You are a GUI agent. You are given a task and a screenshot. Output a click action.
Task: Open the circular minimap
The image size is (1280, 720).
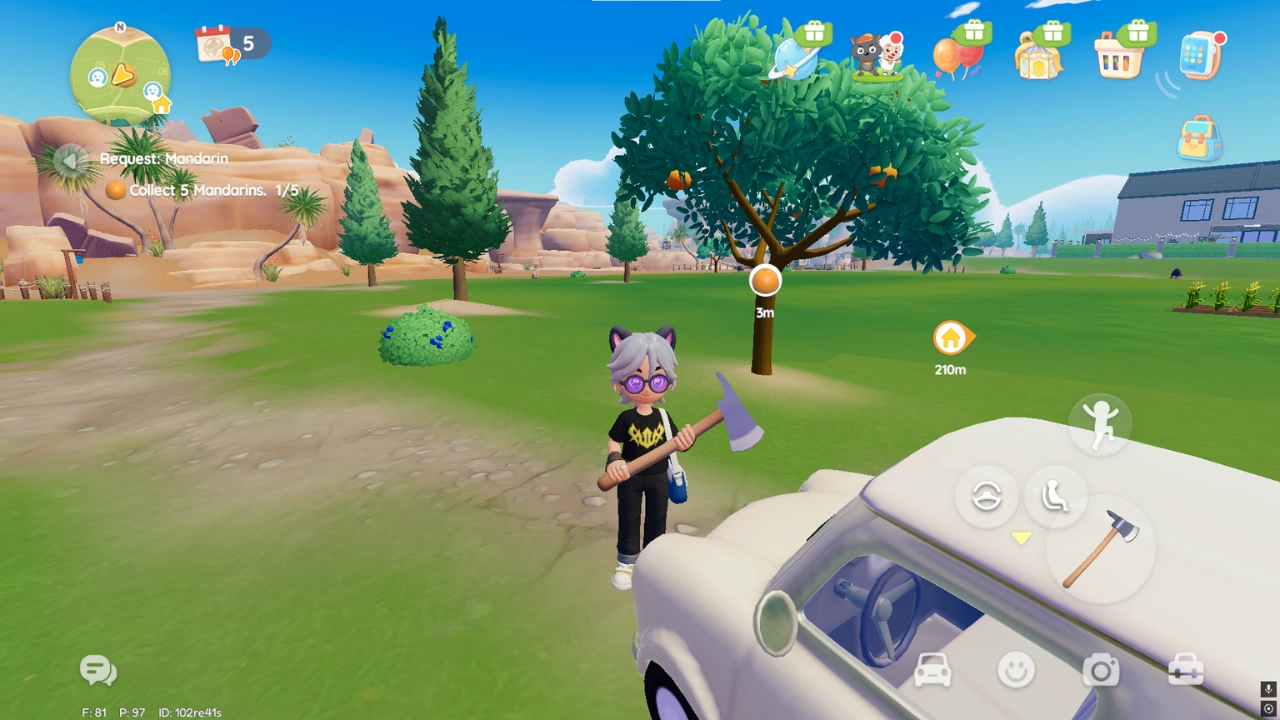click(120, 75)
